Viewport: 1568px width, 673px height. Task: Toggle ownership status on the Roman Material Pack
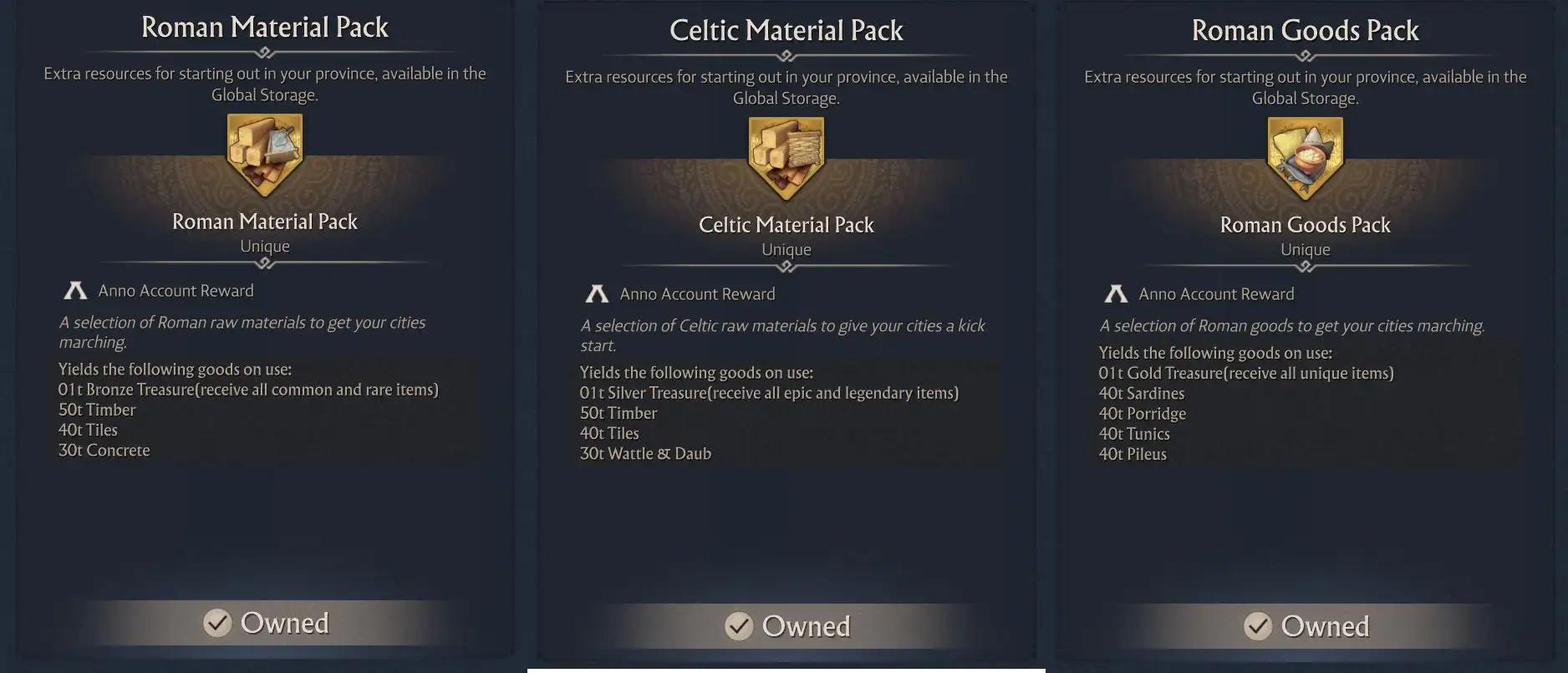(x=266, y=622)
